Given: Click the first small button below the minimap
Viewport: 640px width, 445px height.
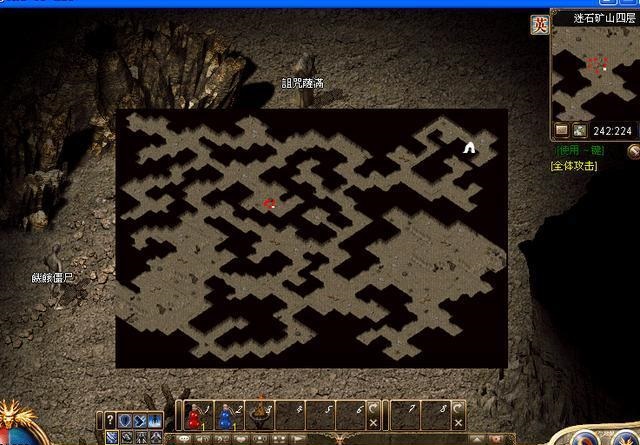Looking at the screenshot, I should click(561, 130).
